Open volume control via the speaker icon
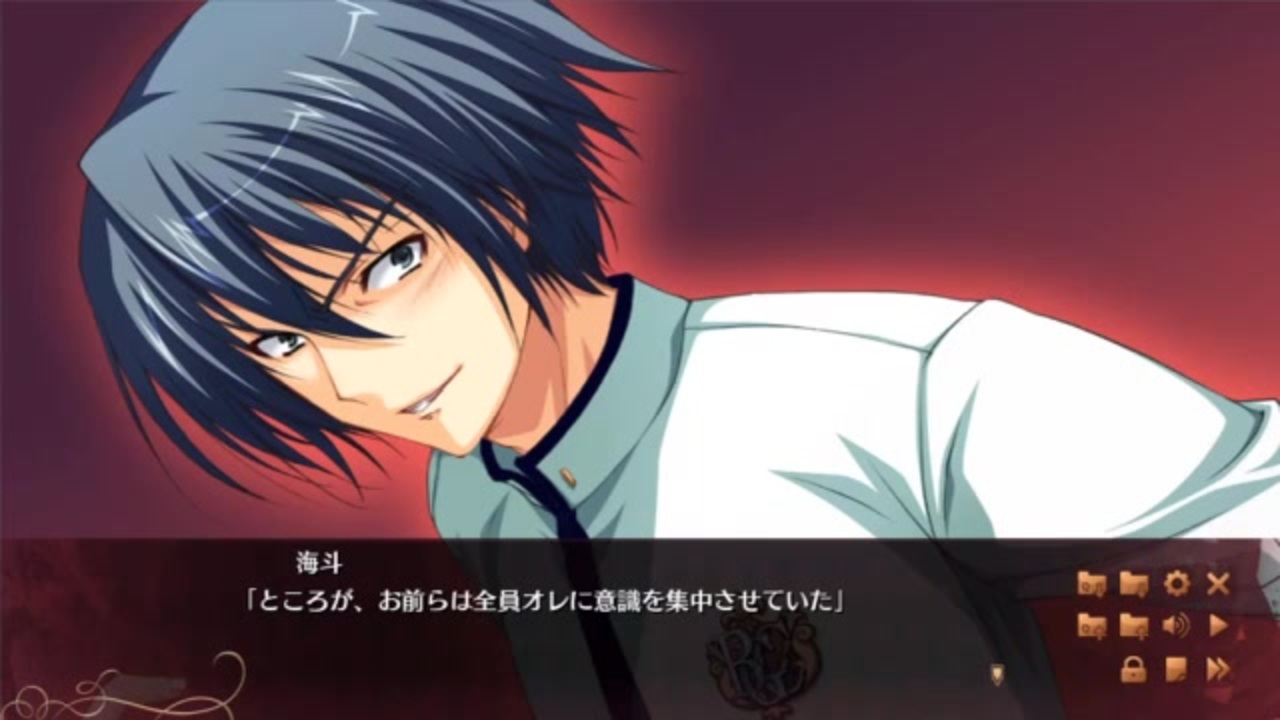1280x720 pixels. coord(1175,624)
